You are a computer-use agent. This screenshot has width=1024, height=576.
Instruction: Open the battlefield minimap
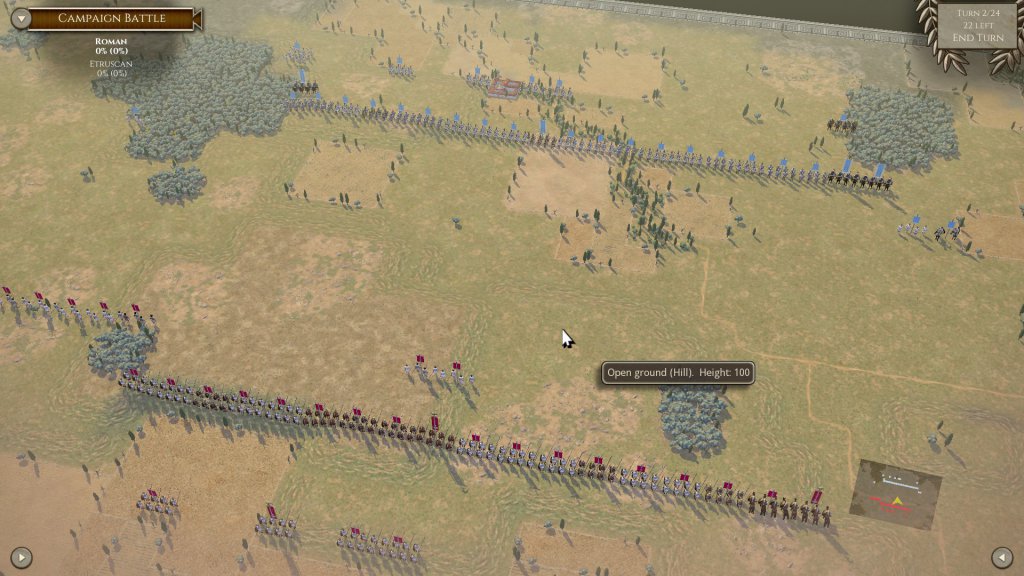(895, 496)
